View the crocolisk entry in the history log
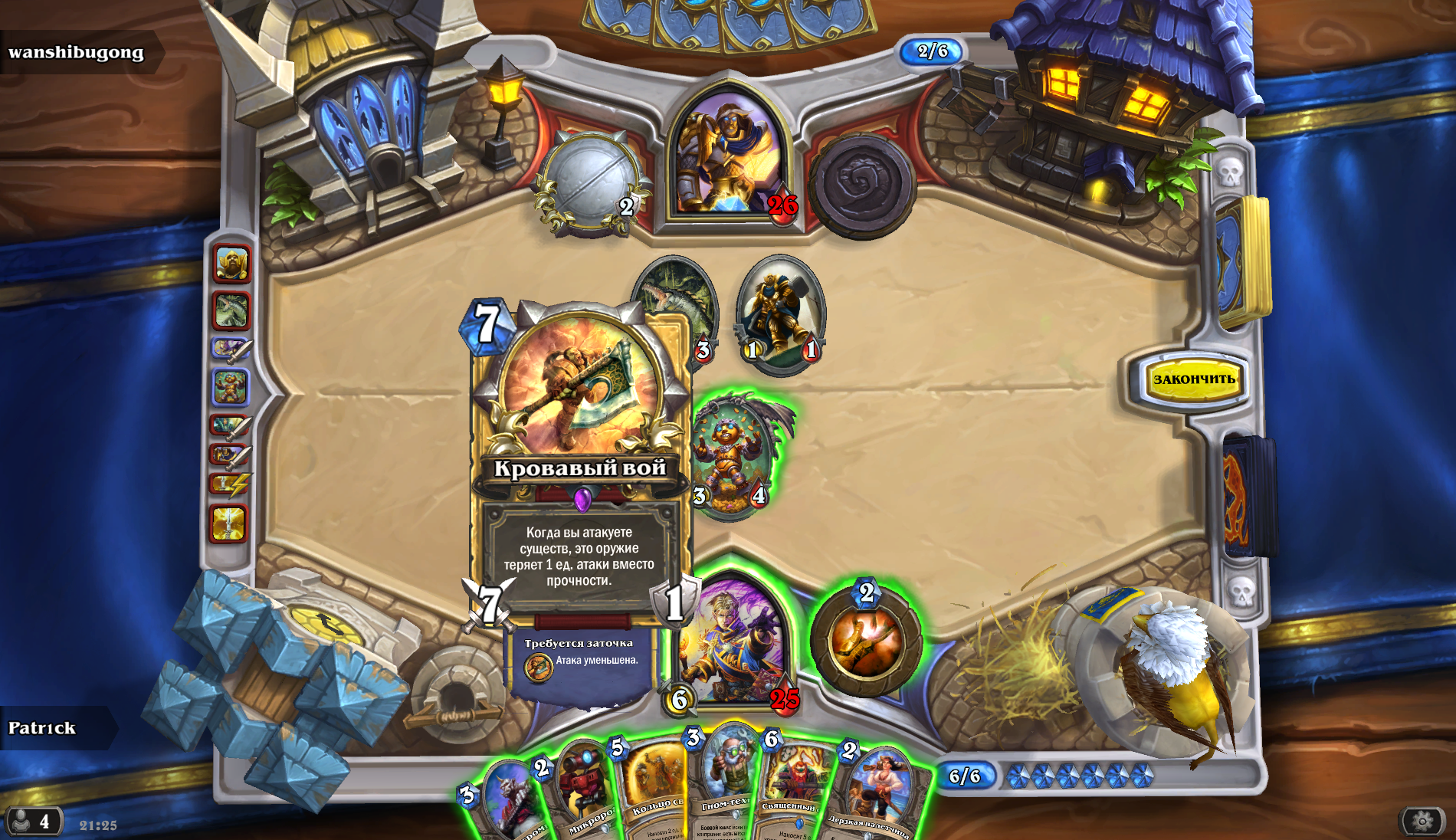Image resolution: width=1456 pixels, height=840 pixels. point(231,310)
